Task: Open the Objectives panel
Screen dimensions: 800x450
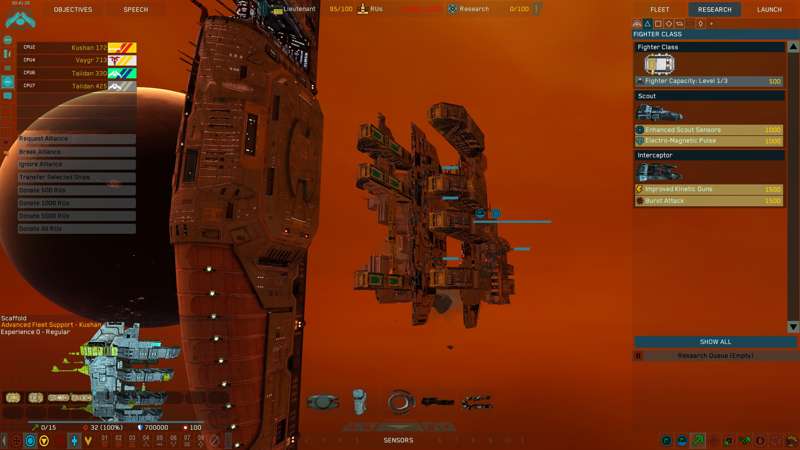Action: pos(72,9)
